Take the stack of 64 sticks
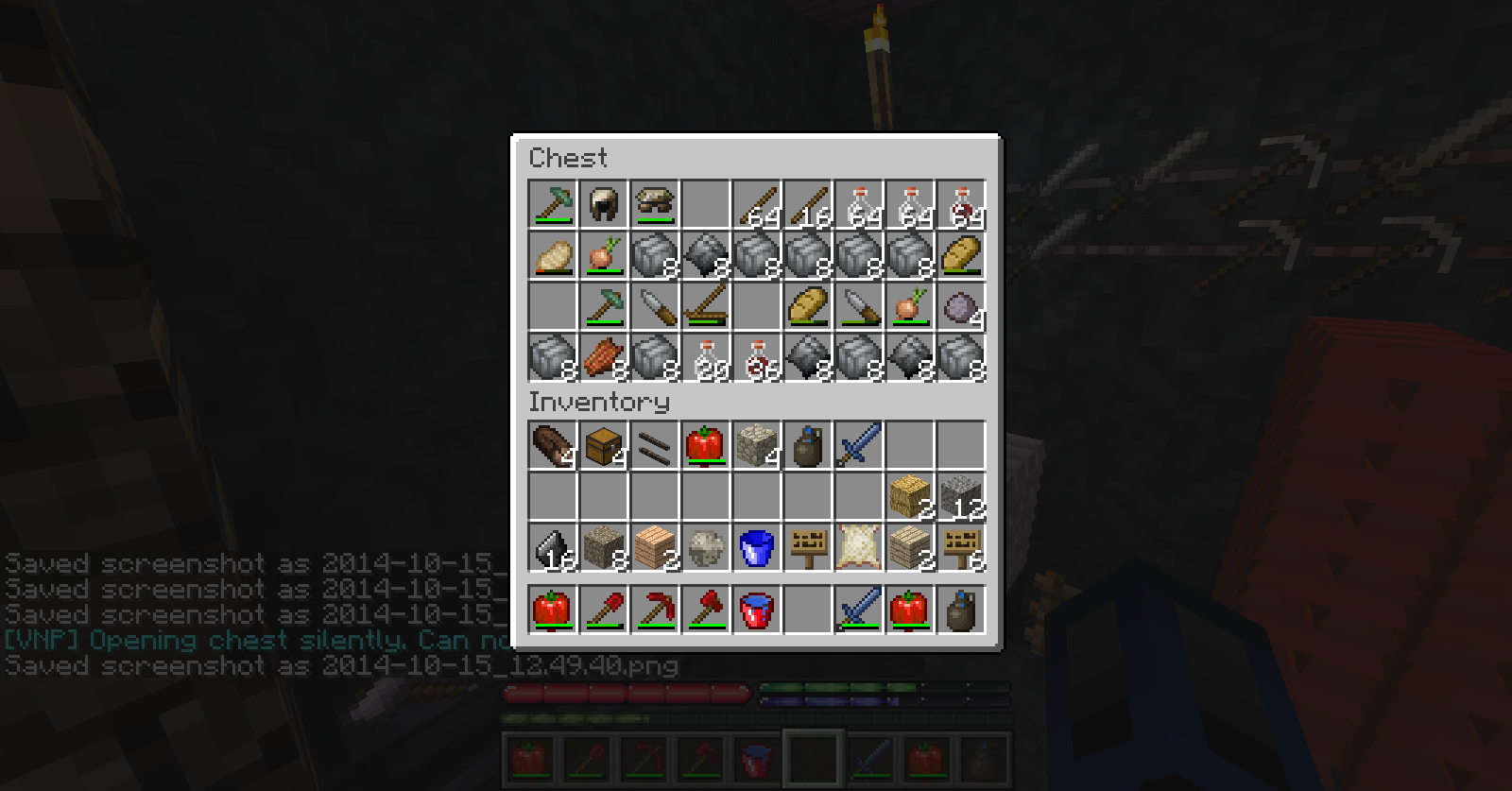The height and width of the screenshot is (791, 1512). pyautogui.click(x=756, y=204)
